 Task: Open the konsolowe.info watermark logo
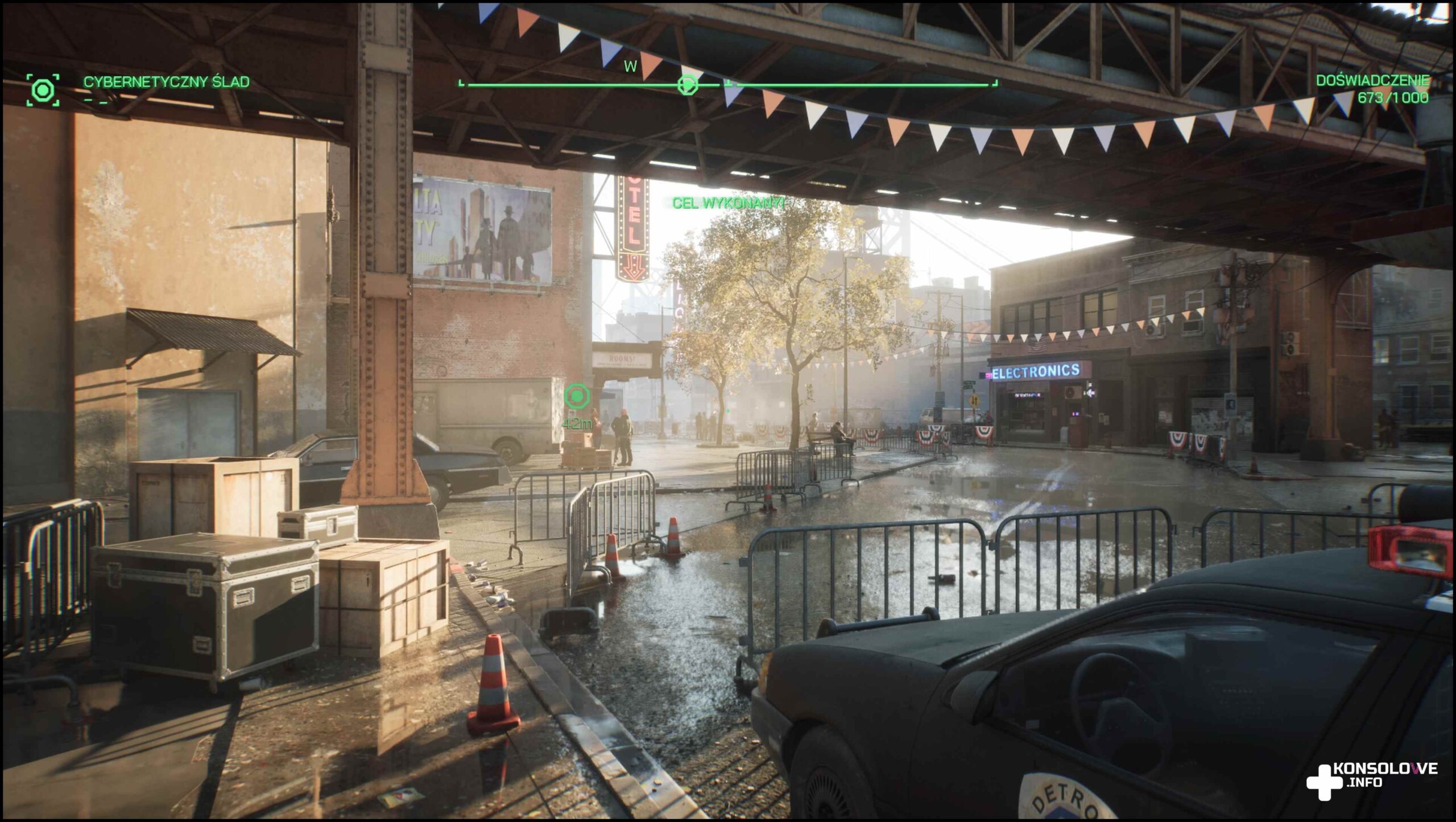point(1371,776)
